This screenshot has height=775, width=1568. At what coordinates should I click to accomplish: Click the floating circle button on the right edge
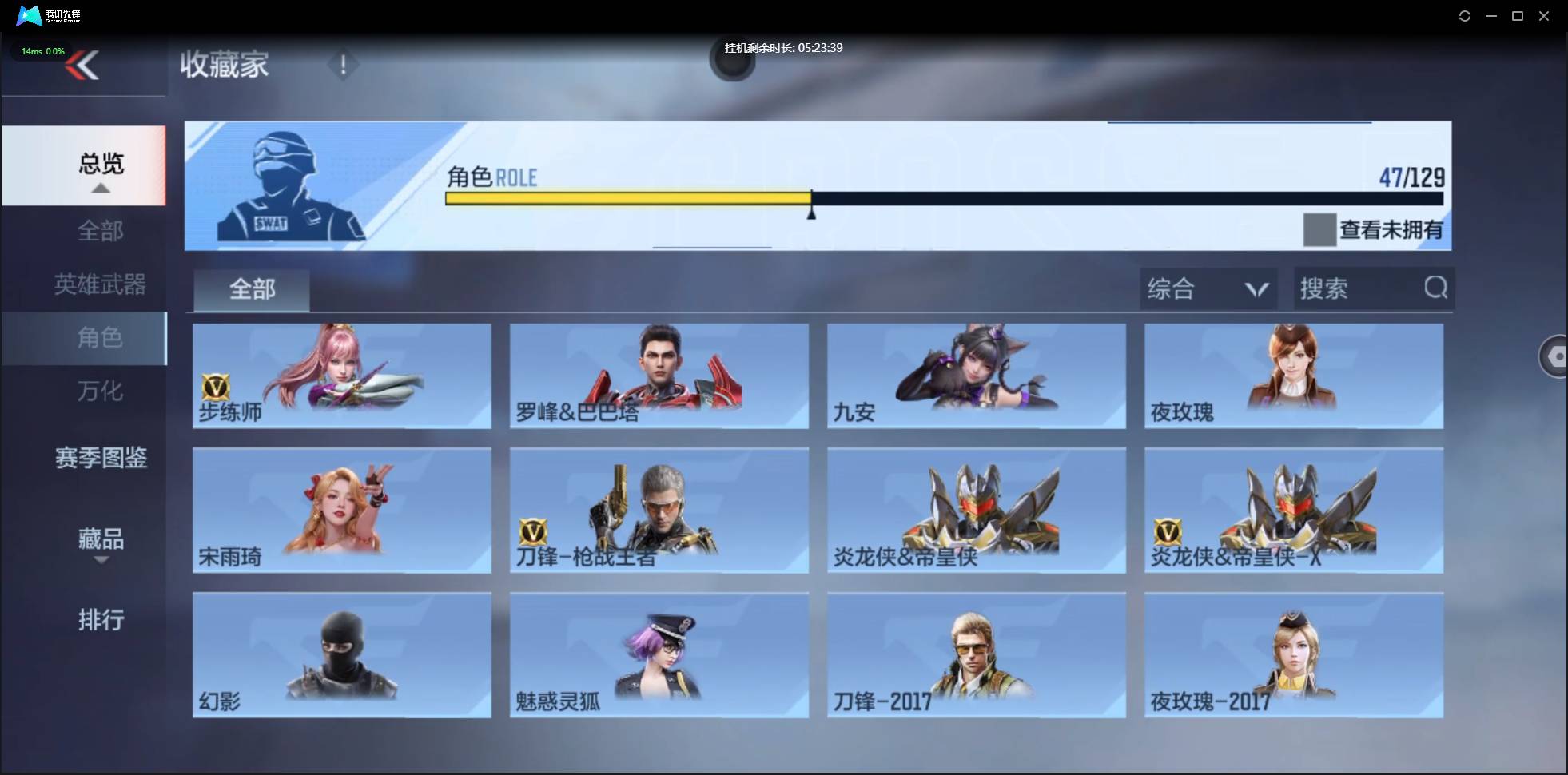[x=1555, y=356]
